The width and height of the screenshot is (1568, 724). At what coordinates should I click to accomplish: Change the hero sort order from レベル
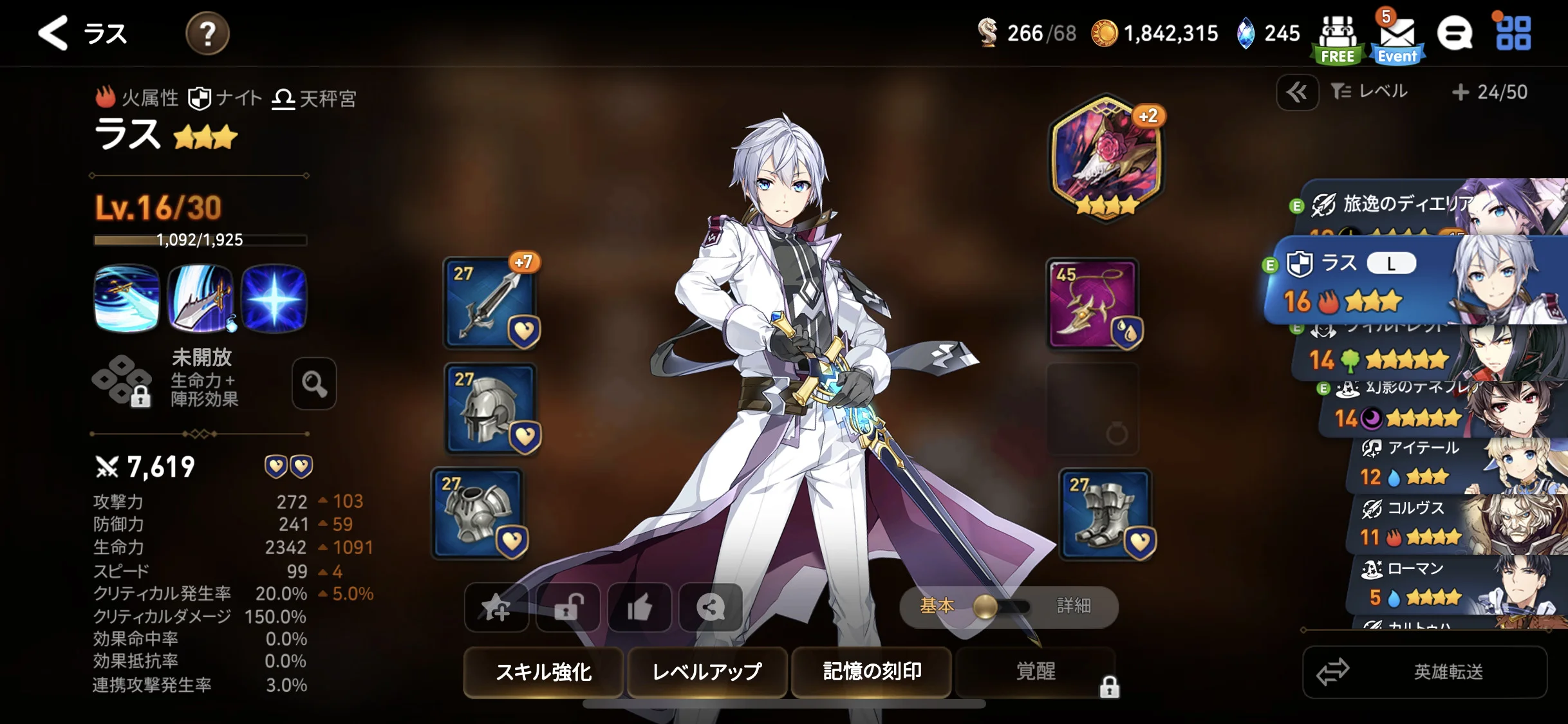(x=1370, y=92)
